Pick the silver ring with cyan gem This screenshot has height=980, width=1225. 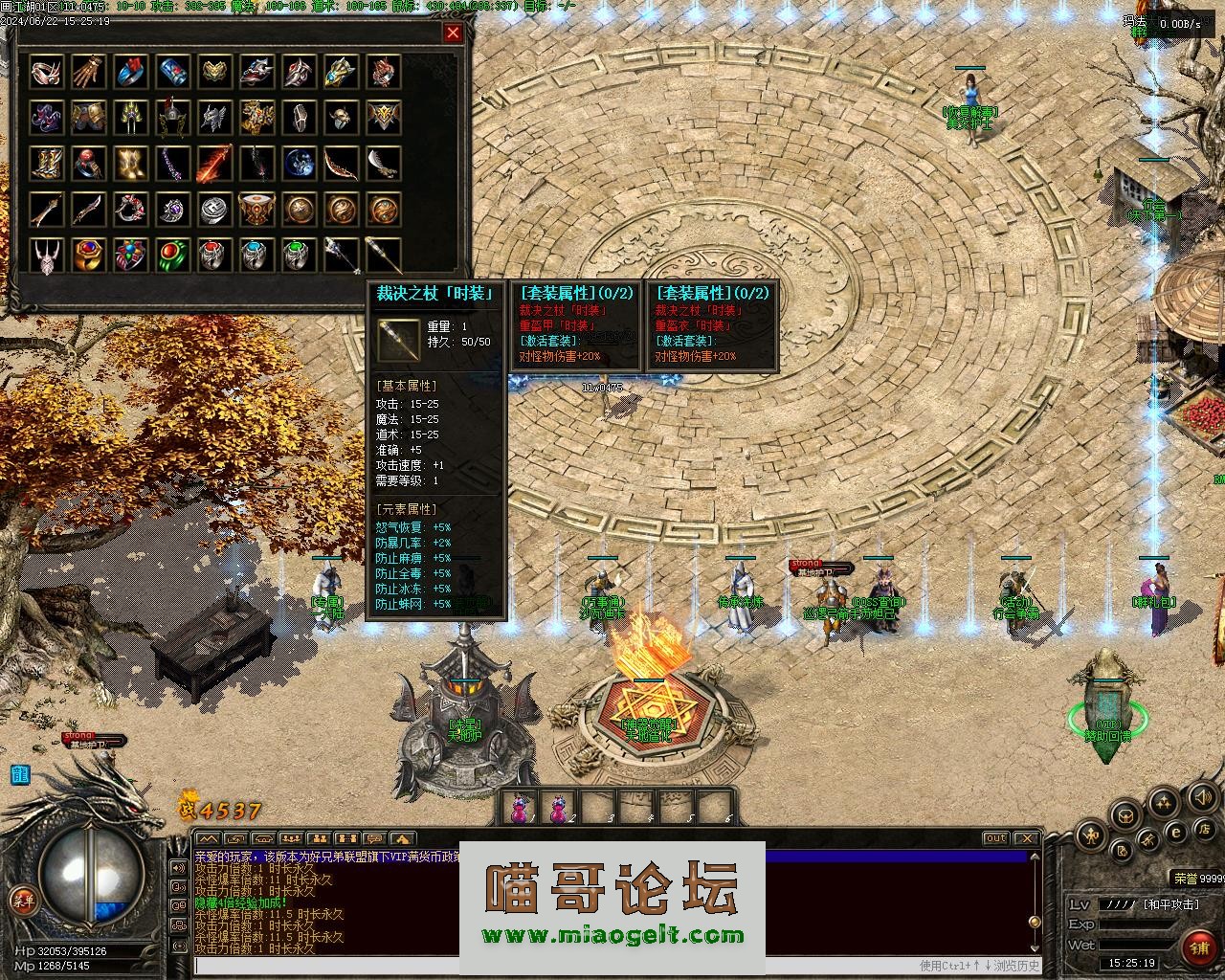pos(256,256)
